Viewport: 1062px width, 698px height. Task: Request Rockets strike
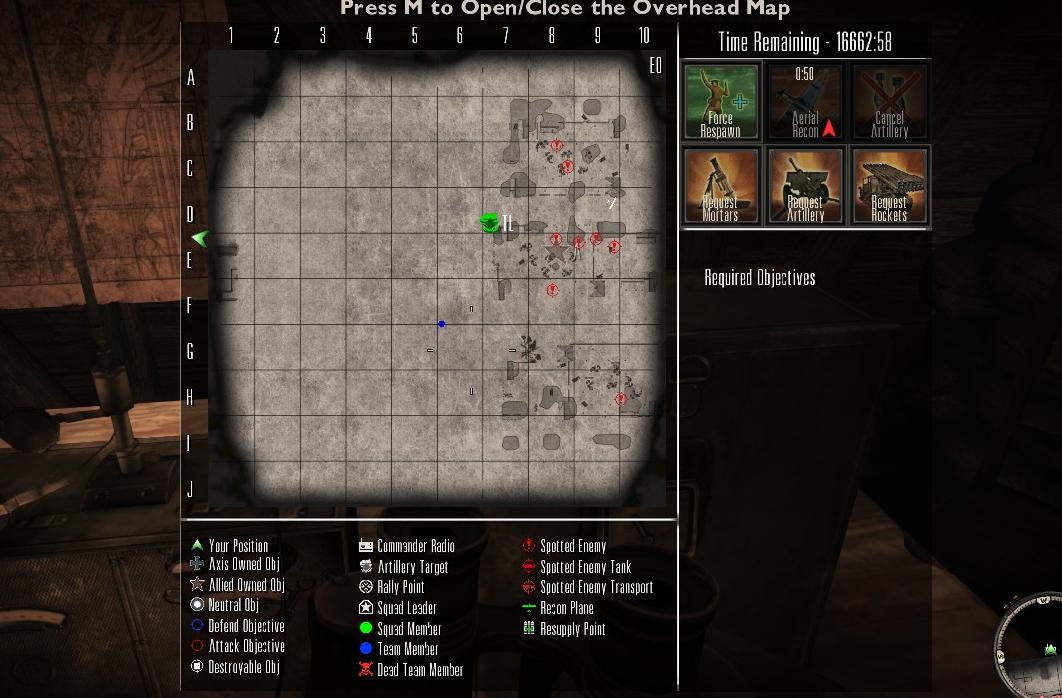pos(889,187)
